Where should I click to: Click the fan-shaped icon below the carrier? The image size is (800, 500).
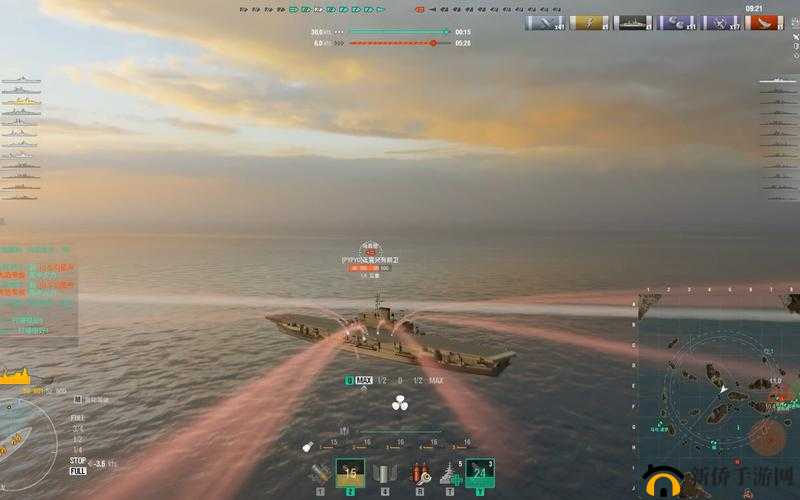coord(400,404)
